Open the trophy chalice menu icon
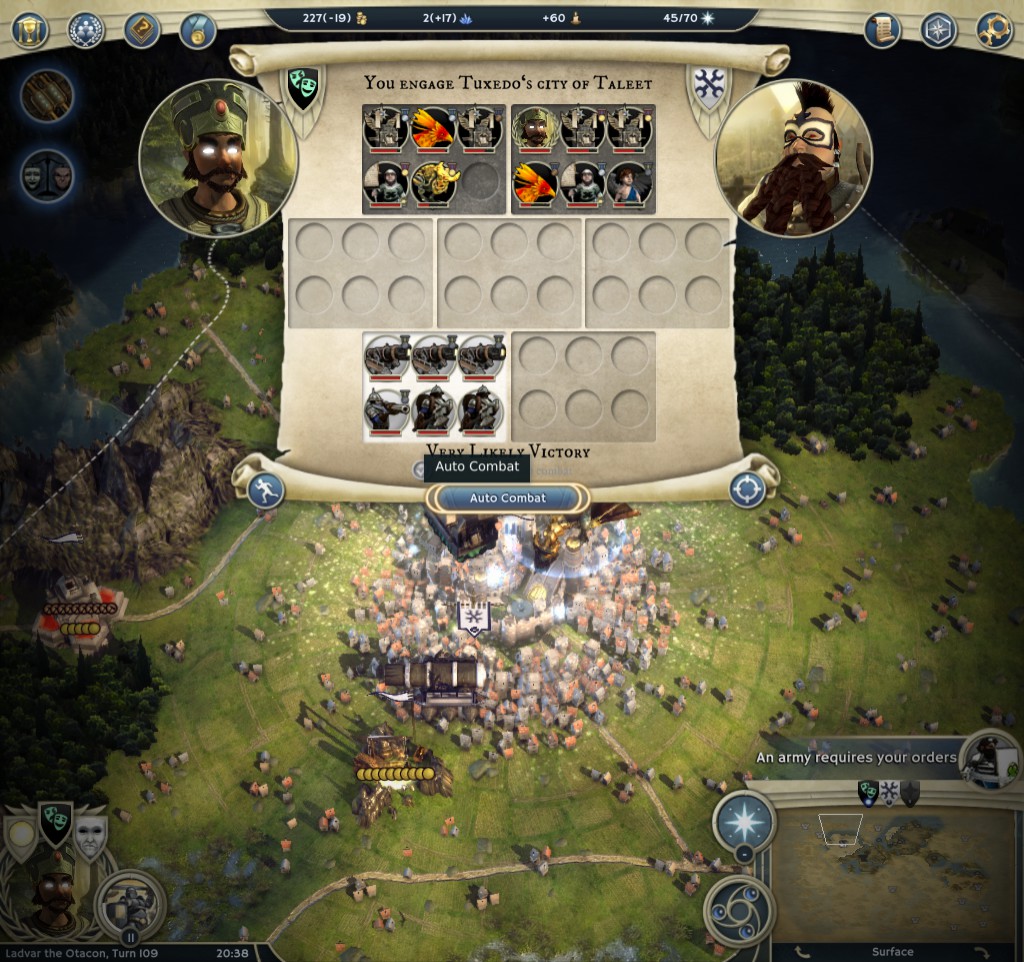 click(x=30, y=30)
